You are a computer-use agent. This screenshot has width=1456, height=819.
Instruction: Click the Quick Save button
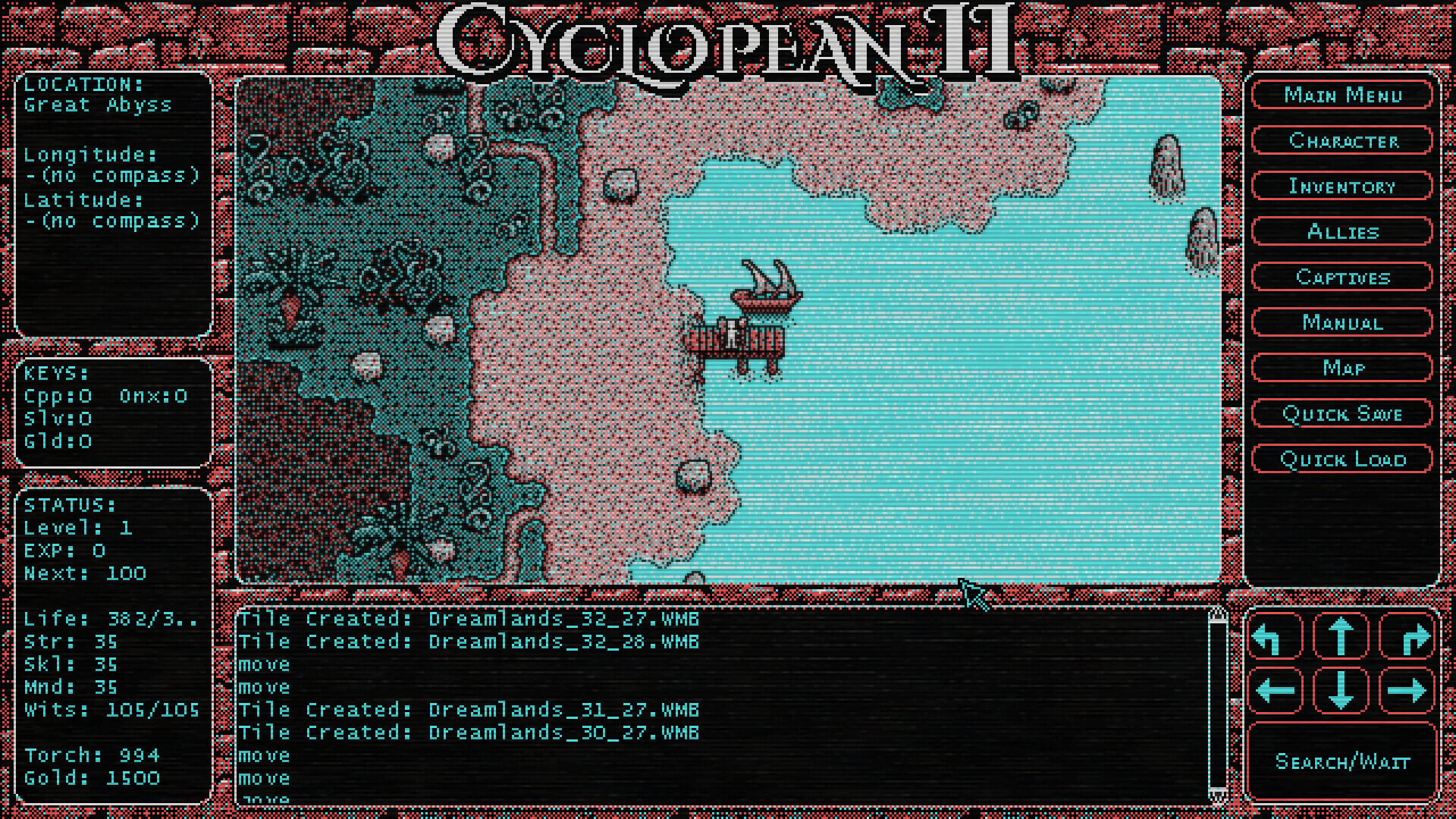(1341, 413)
